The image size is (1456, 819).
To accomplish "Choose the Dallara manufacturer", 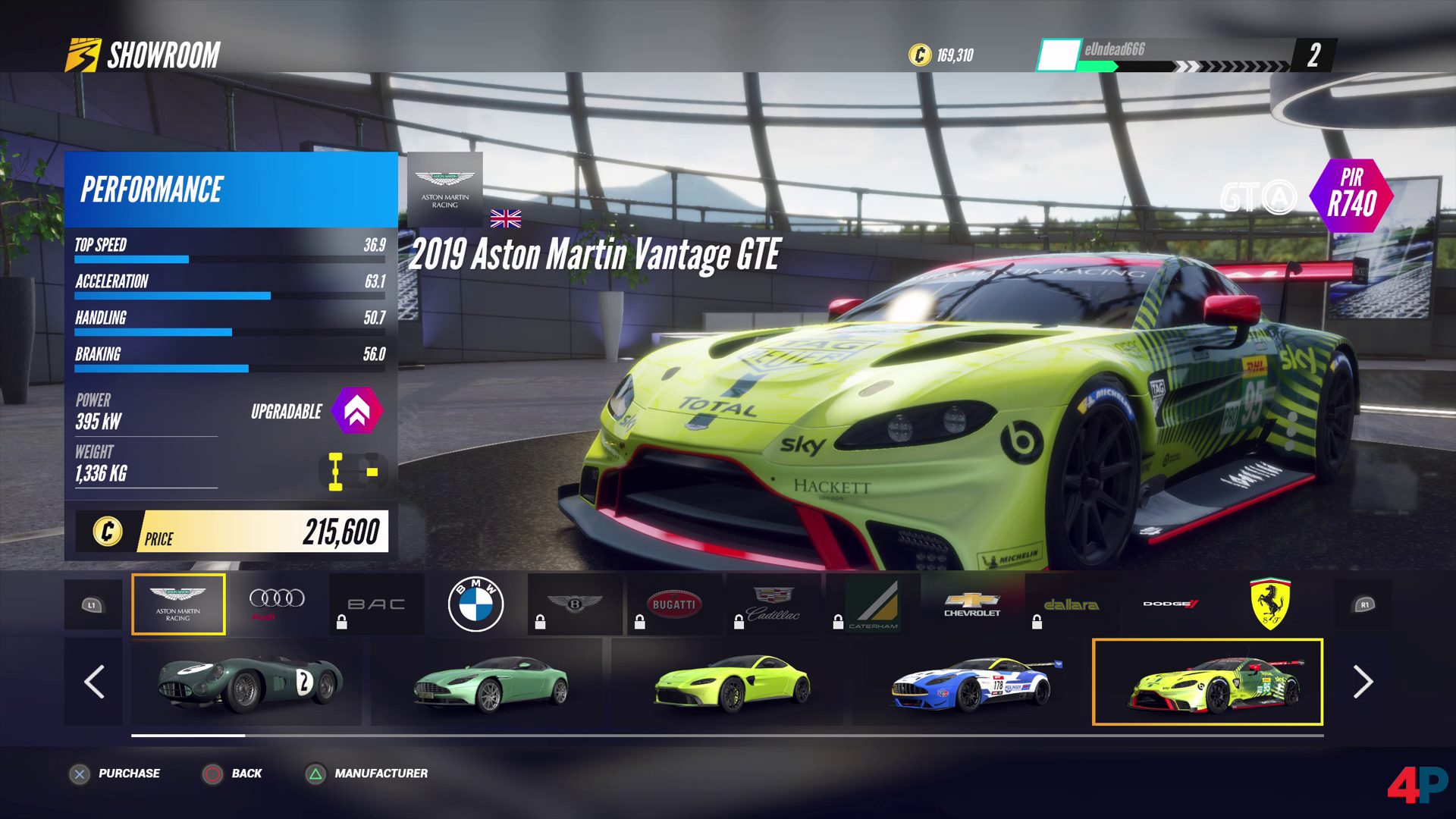I will click(1071, 604).
